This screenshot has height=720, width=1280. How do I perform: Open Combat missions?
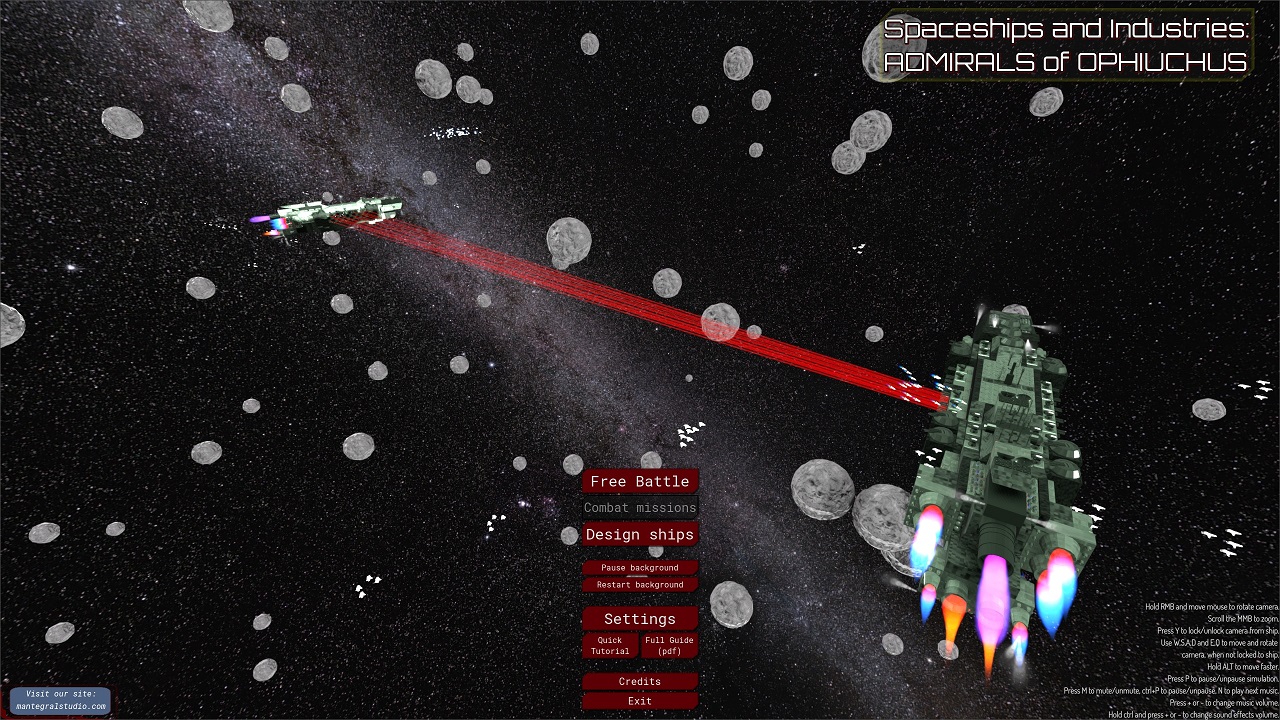pos(640,508)
